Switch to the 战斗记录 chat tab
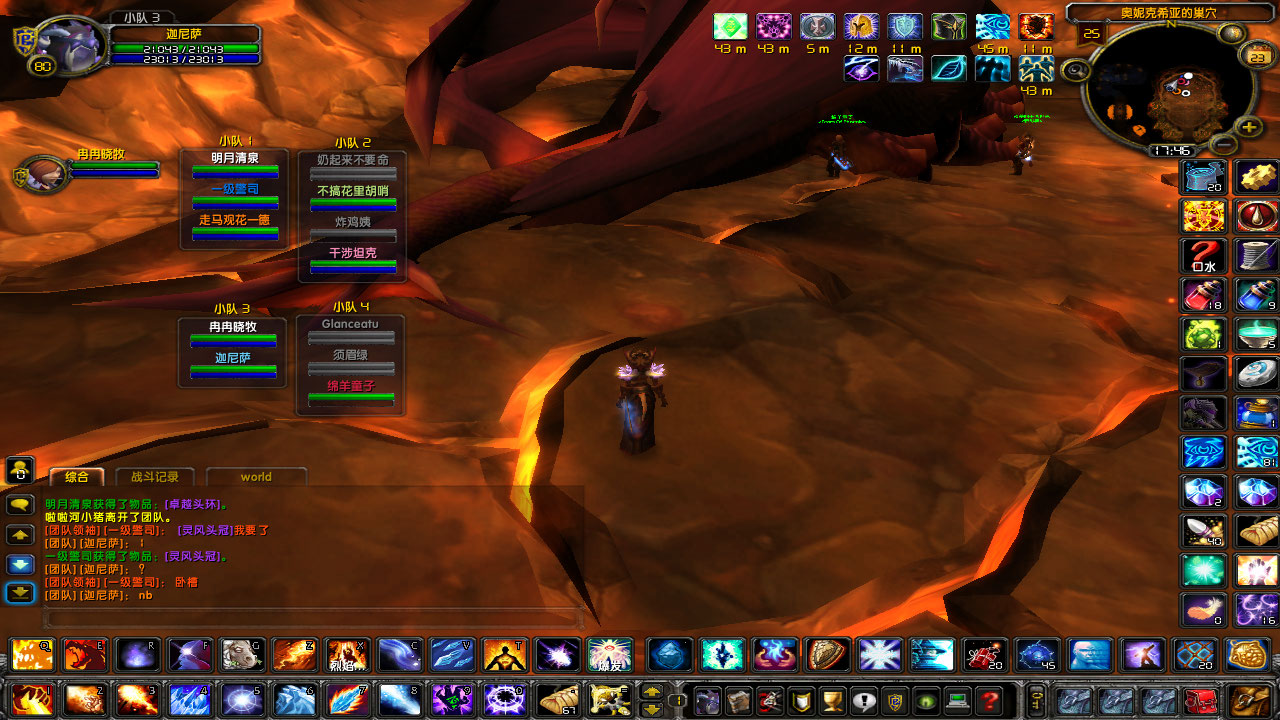 pos(154,477)
